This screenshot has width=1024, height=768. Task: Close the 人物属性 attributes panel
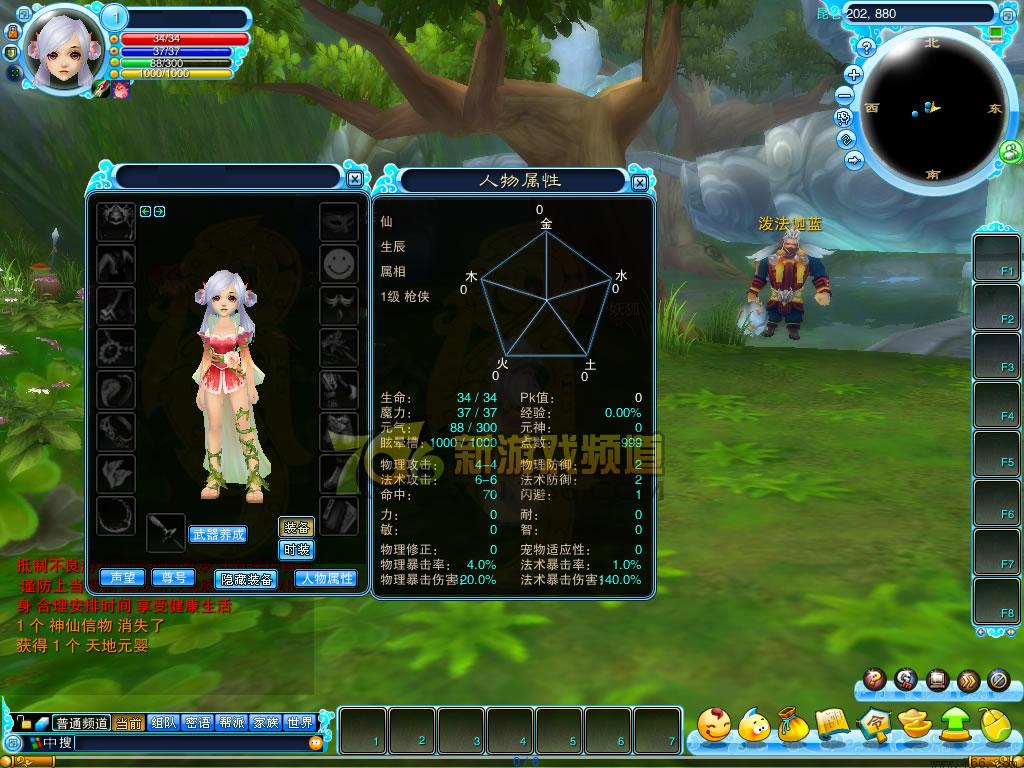(x=640, y=182)
